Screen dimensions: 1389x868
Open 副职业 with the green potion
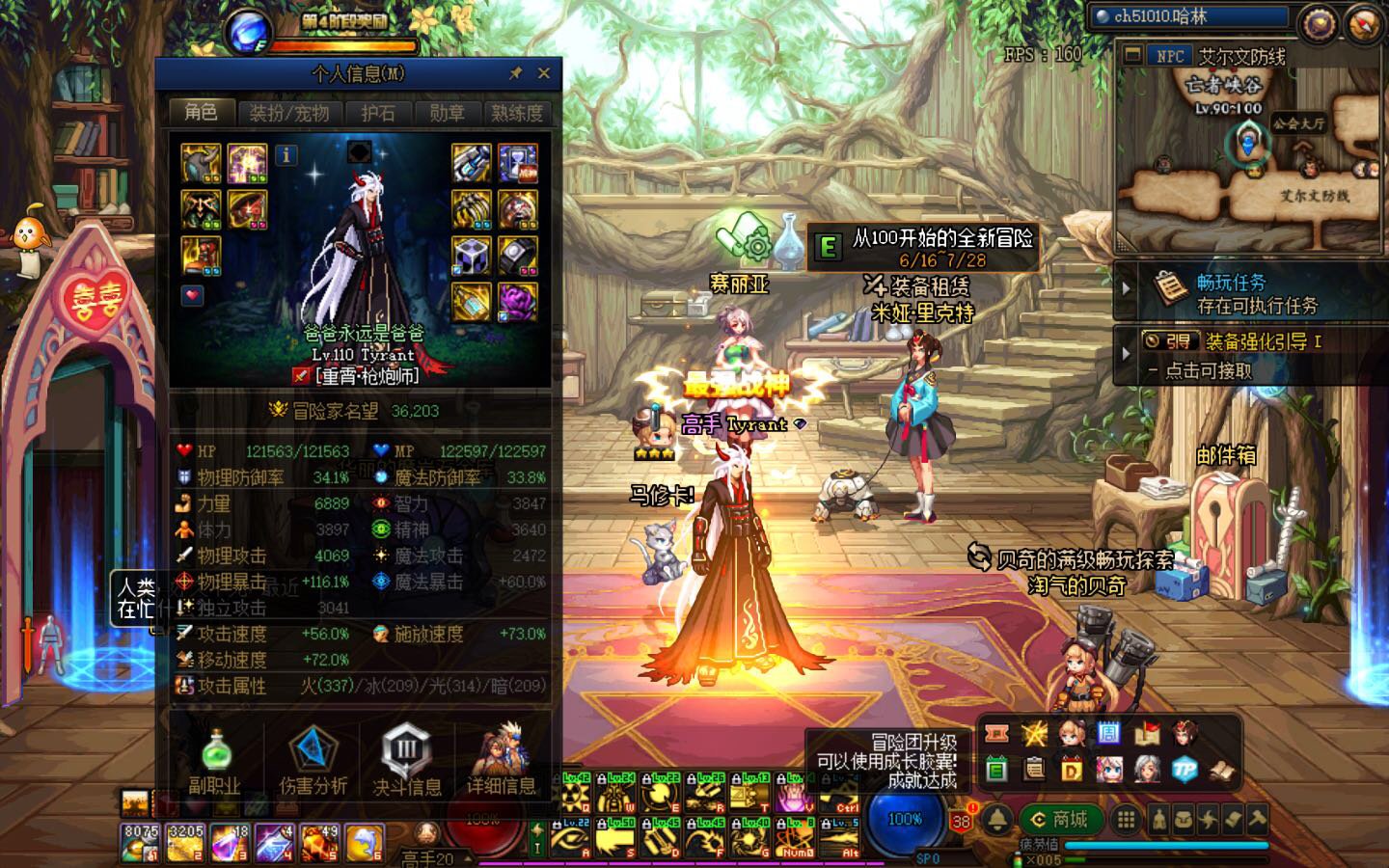coord(215,762)
